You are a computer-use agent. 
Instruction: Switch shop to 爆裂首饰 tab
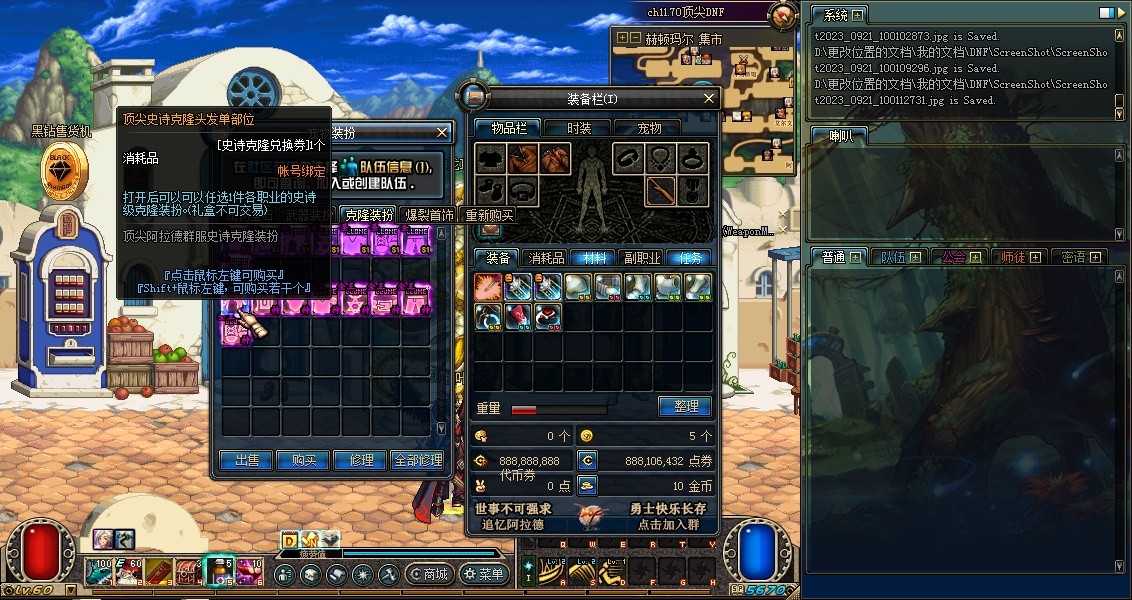point(429,215)
